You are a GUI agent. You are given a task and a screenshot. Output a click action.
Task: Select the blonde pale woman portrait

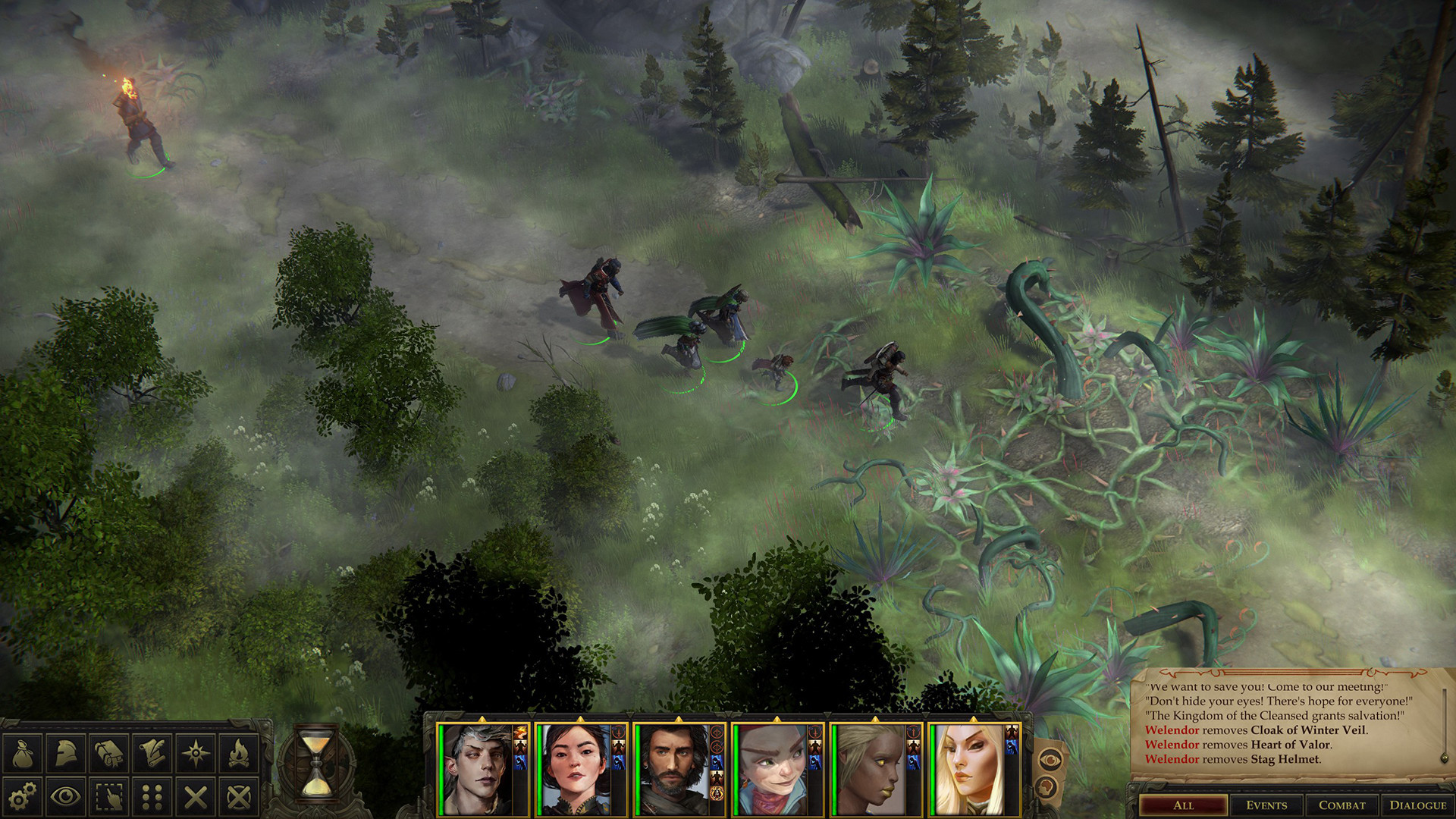968,769
